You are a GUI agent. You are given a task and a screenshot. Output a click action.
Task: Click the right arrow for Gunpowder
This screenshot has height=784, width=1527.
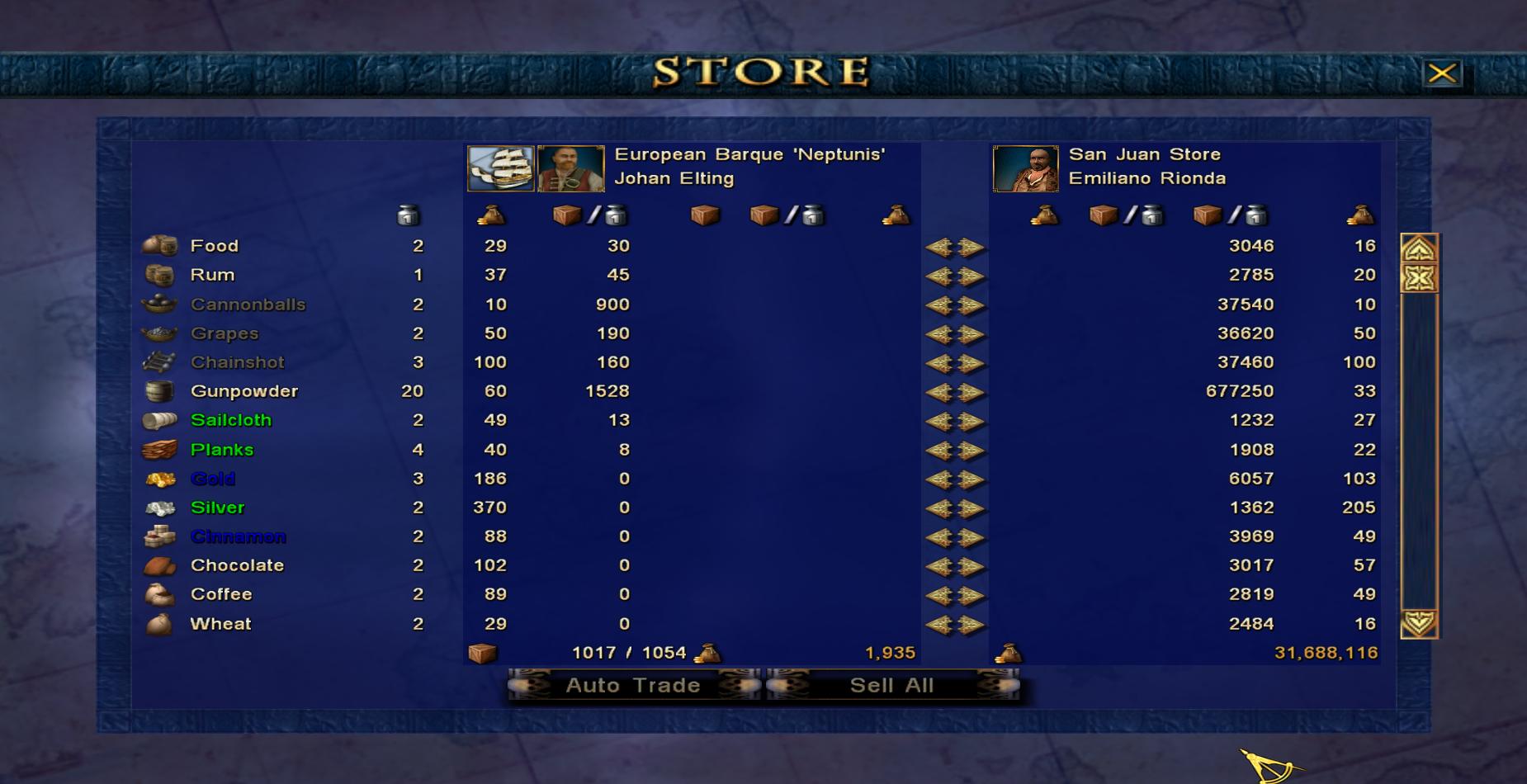pos(972,392)
